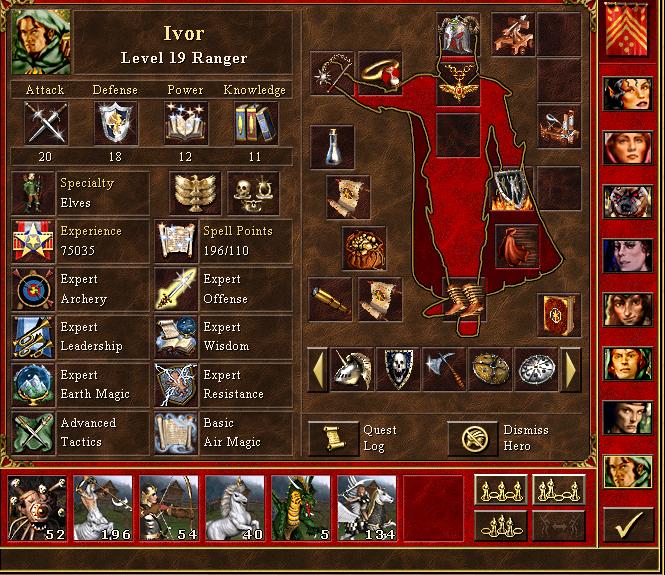
Task: Open the spellbook artifact
Action: click(559, 315)
